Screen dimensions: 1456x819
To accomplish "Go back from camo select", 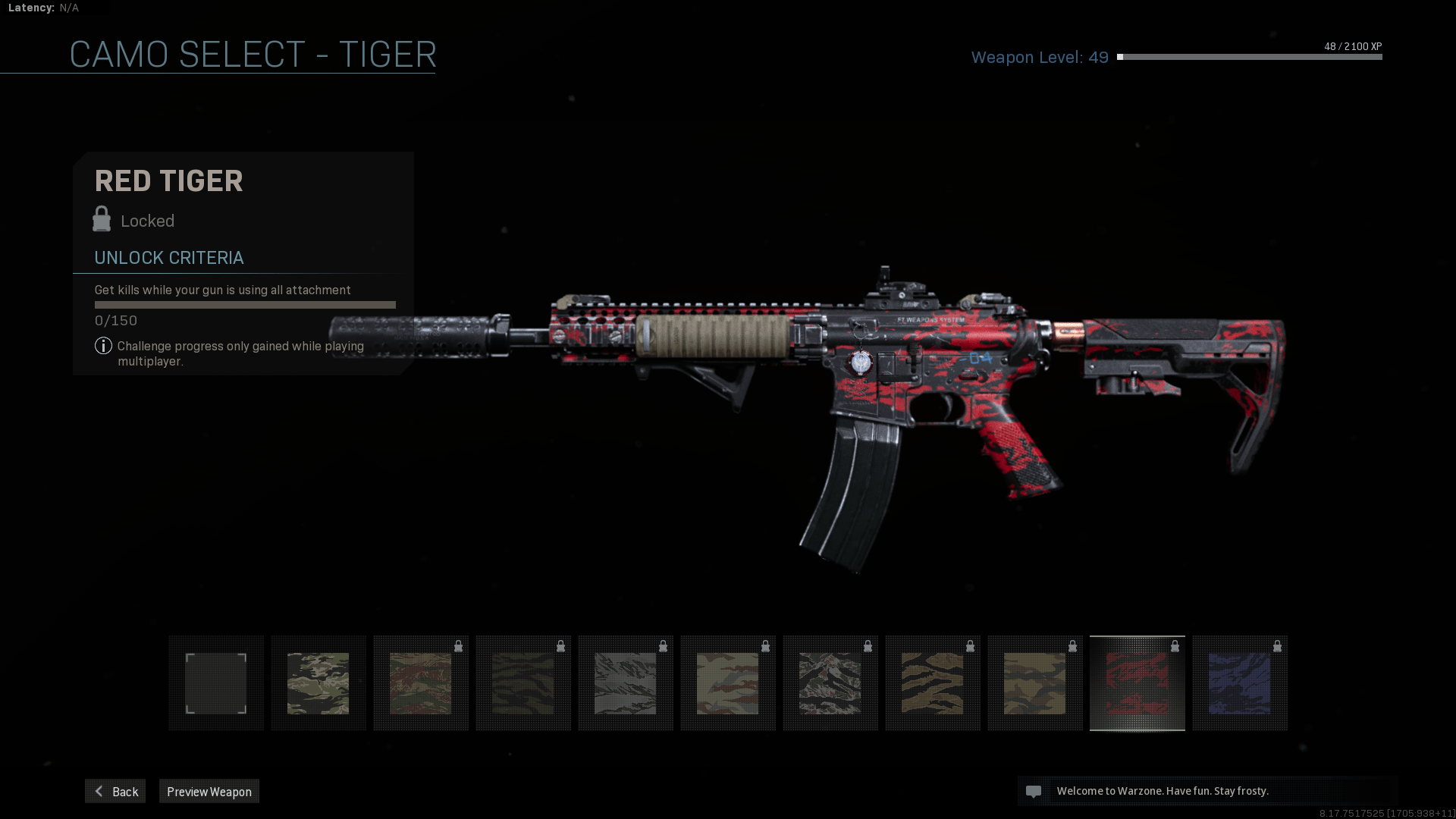I will (115, 791).
